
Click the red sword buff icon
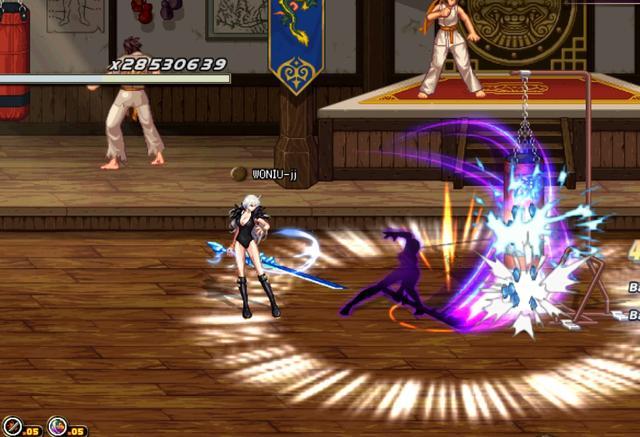12,427
